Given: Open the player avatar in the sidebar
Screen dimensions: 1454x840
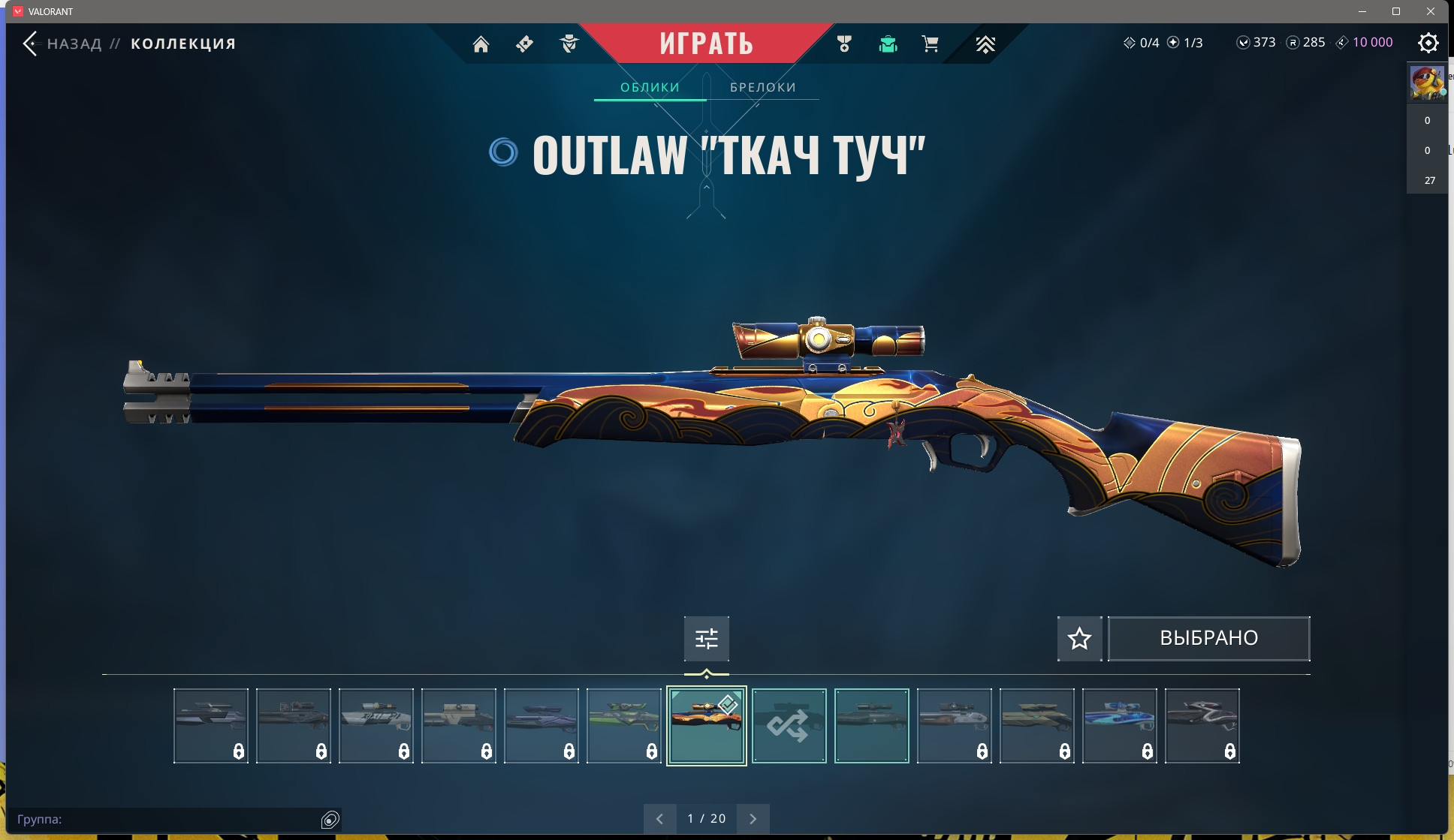Looking at the screenshot, I should (x=1426, y=83).
